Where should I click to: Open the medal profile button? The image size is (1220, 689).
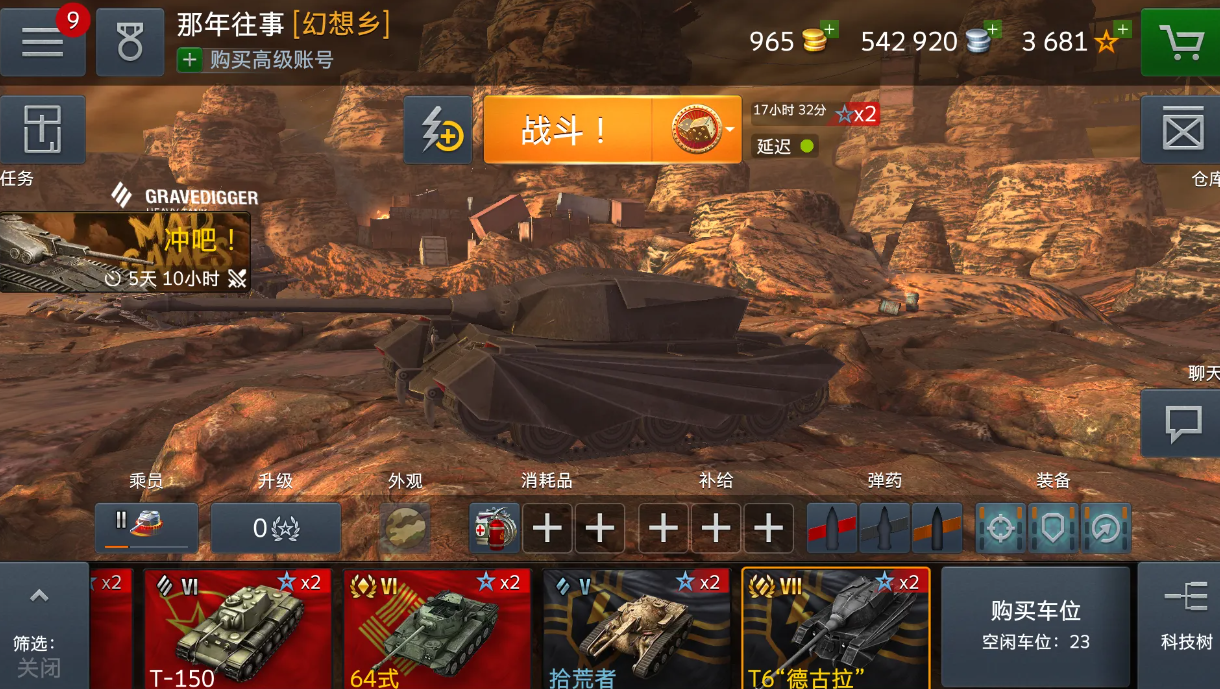pos(130,43)
